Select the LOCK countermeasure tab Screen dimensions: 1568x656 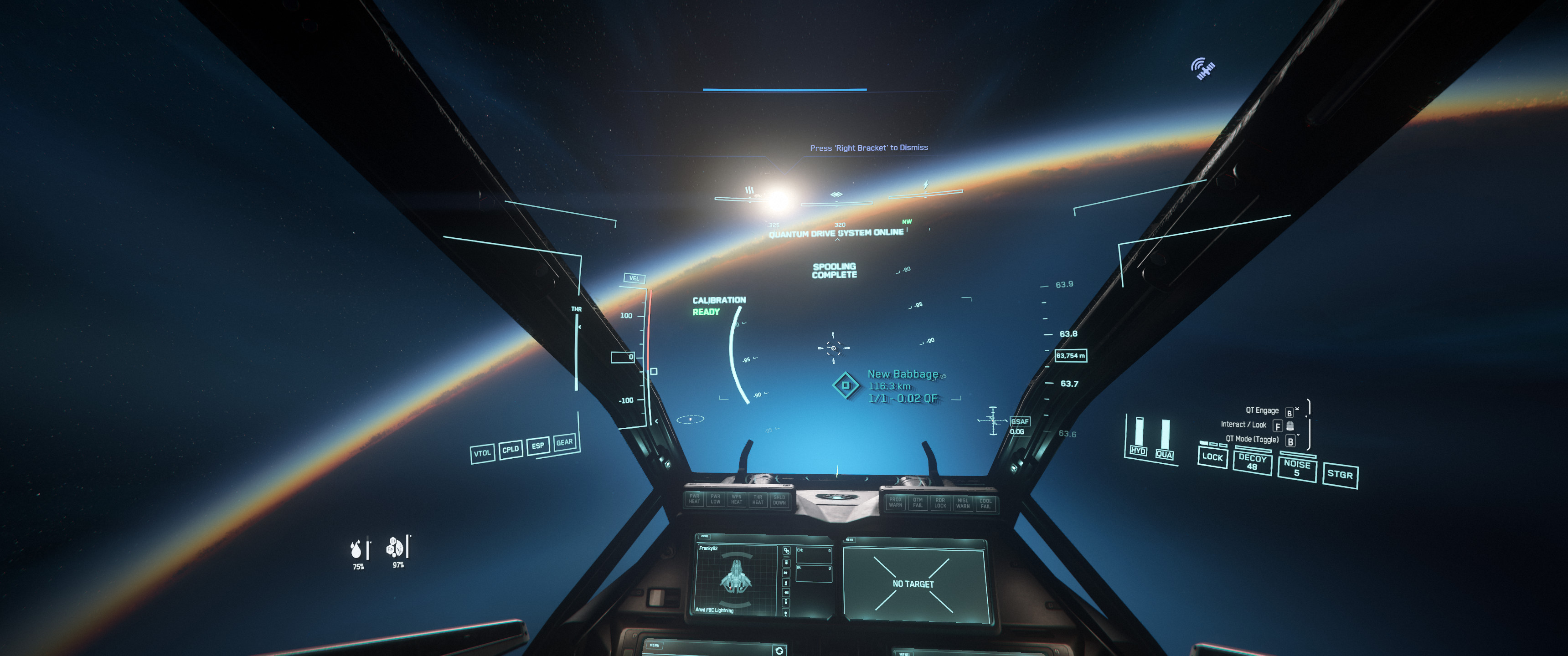tap(1212, 458)
